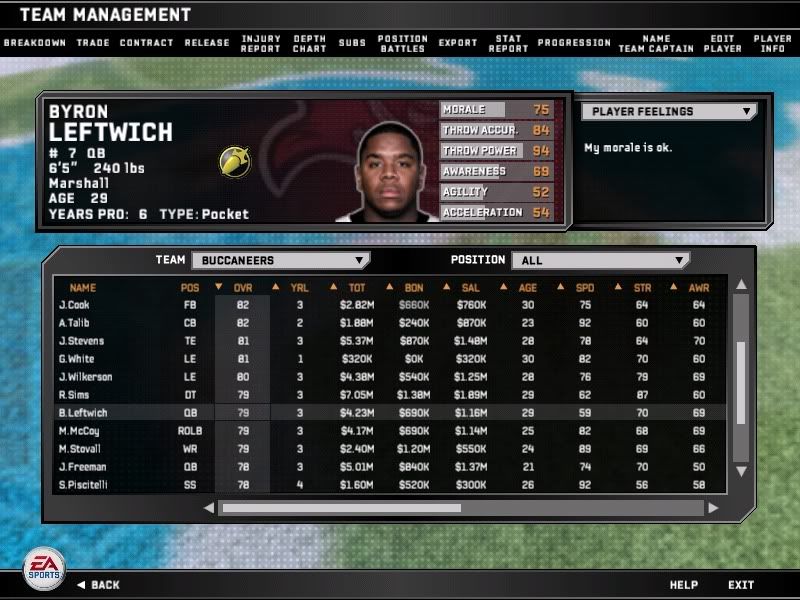This screenshot has width=800, height=600.
Task: Open the Breakdown view
Action: pos(35,43)
